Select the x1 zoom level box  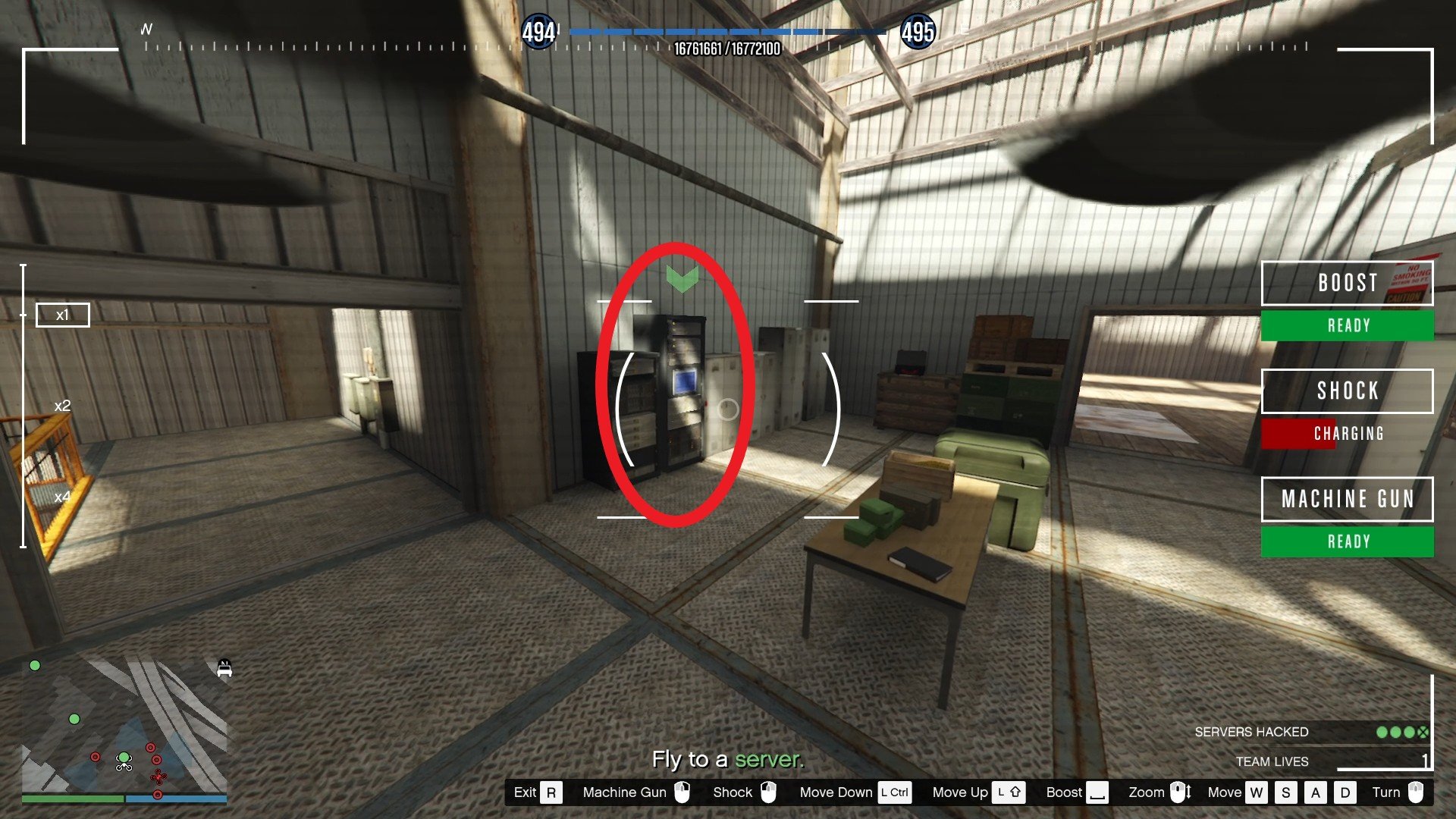[63, 315]
